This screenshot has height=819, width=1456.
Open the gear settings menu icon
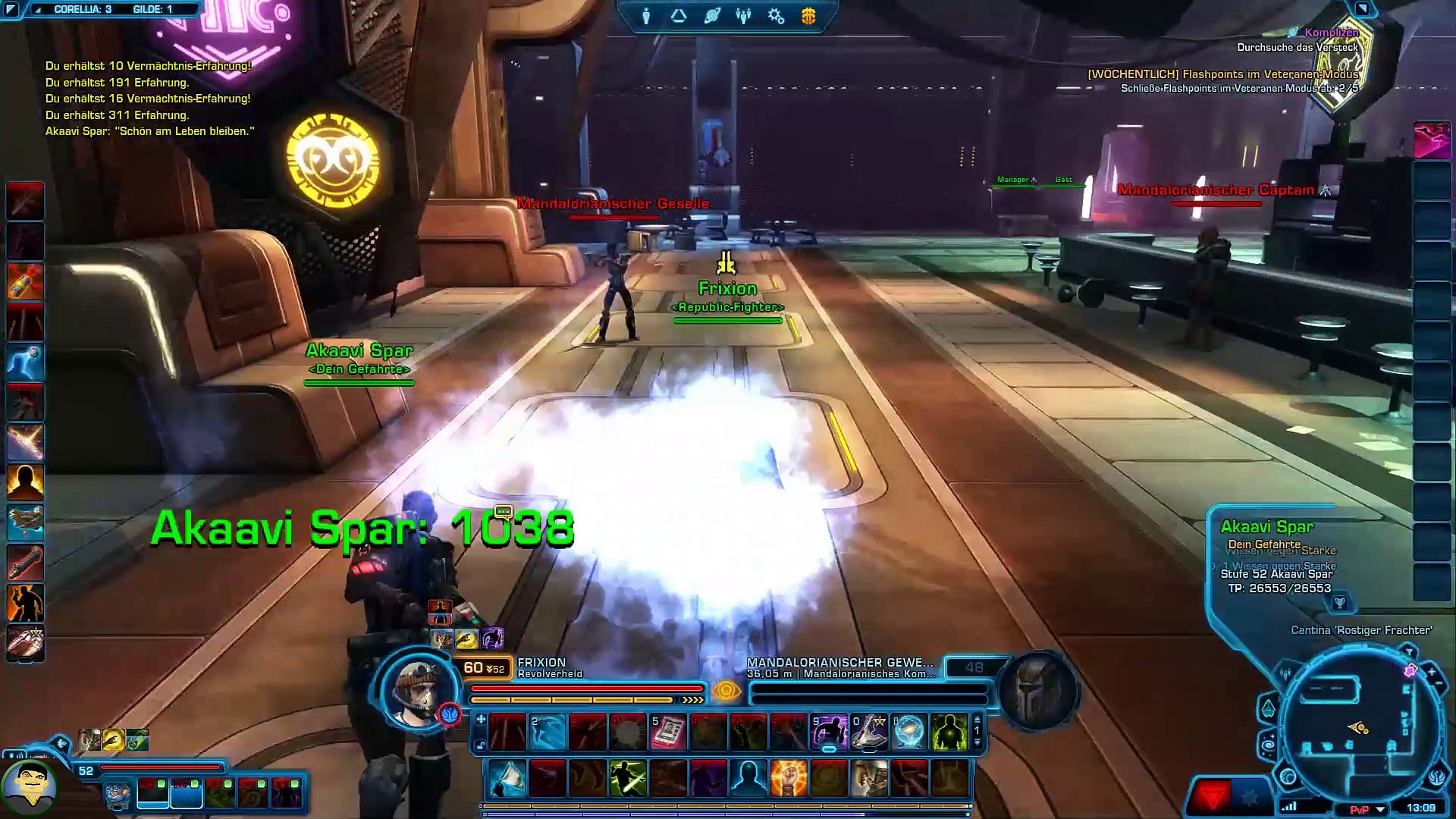pos(776,16)
